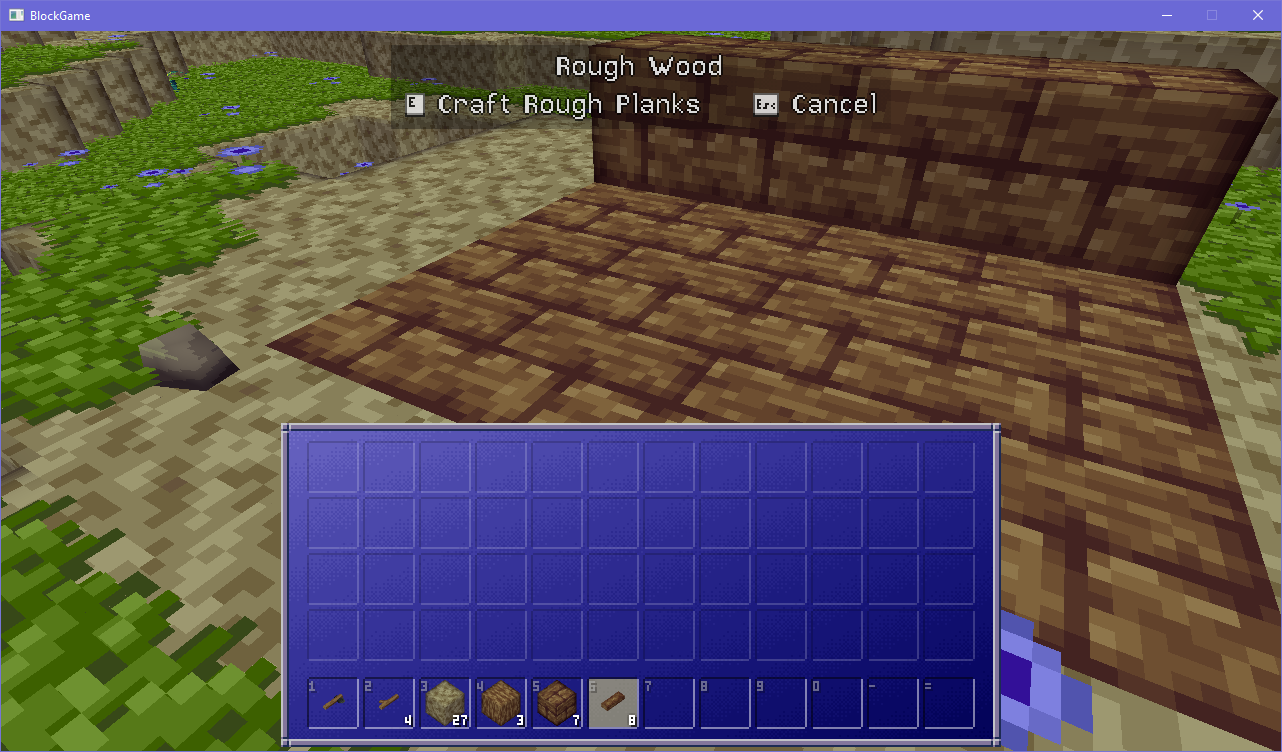Click the E key prompt icon

click(x=415, y=103)
